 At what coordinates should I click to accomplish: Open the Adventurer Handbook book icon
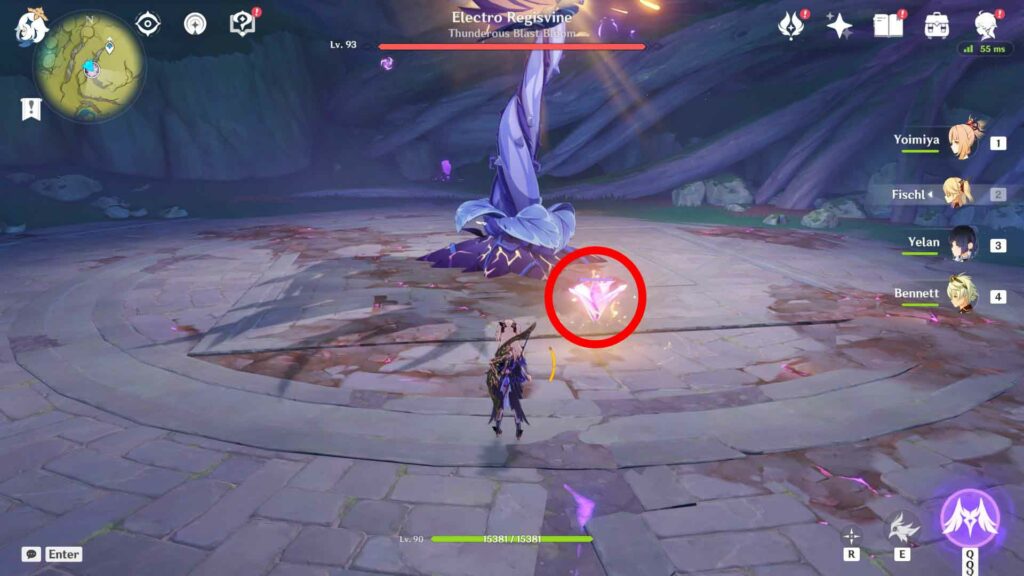pyautogui.click(x=888, y=25)
